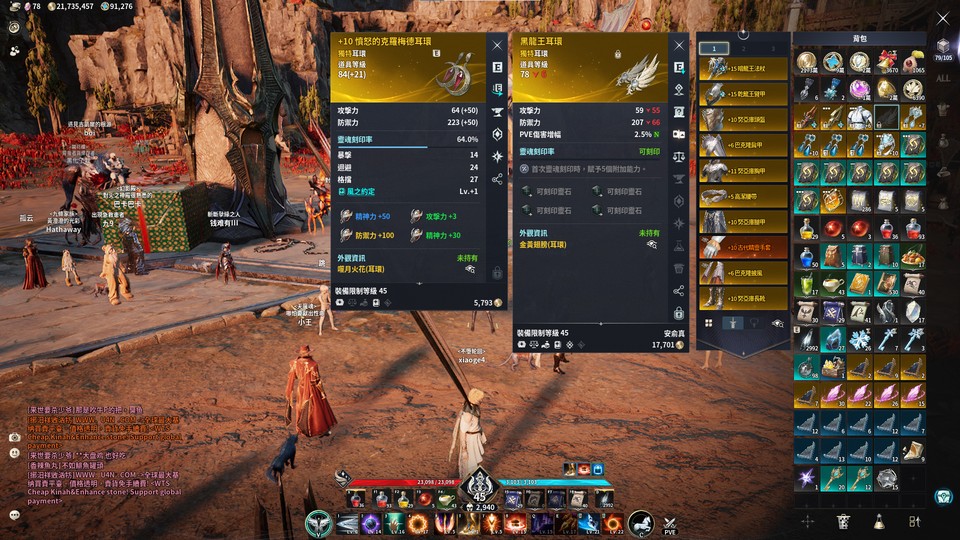Image resolution: width=960 pixels, height=540 pixels.
Task: Use the yellow potion in the bag
Action: tap(808, 229)
